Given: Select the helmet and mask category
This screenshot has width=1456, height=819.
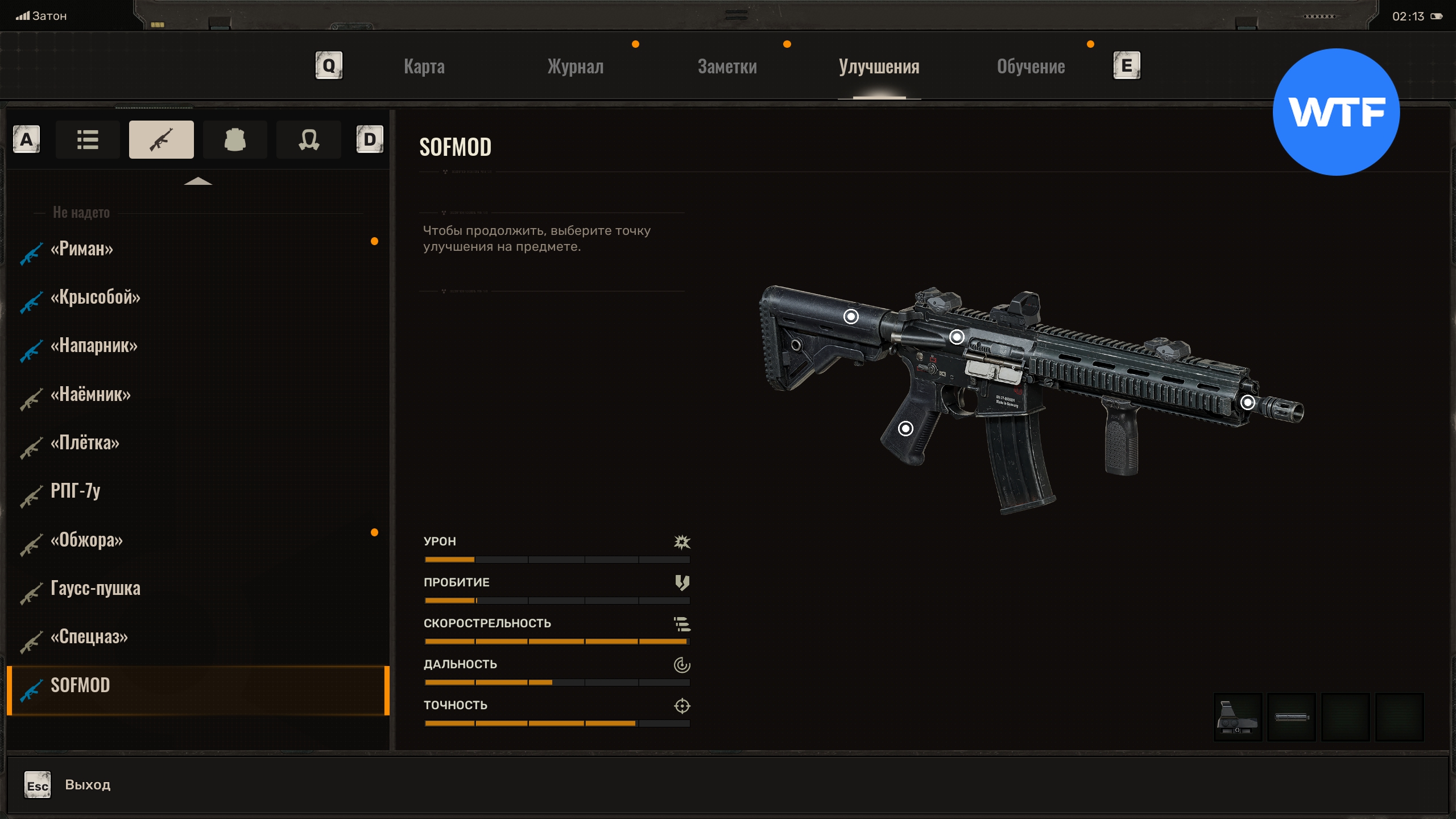Looking at the screenshot, I should point(309,139).
